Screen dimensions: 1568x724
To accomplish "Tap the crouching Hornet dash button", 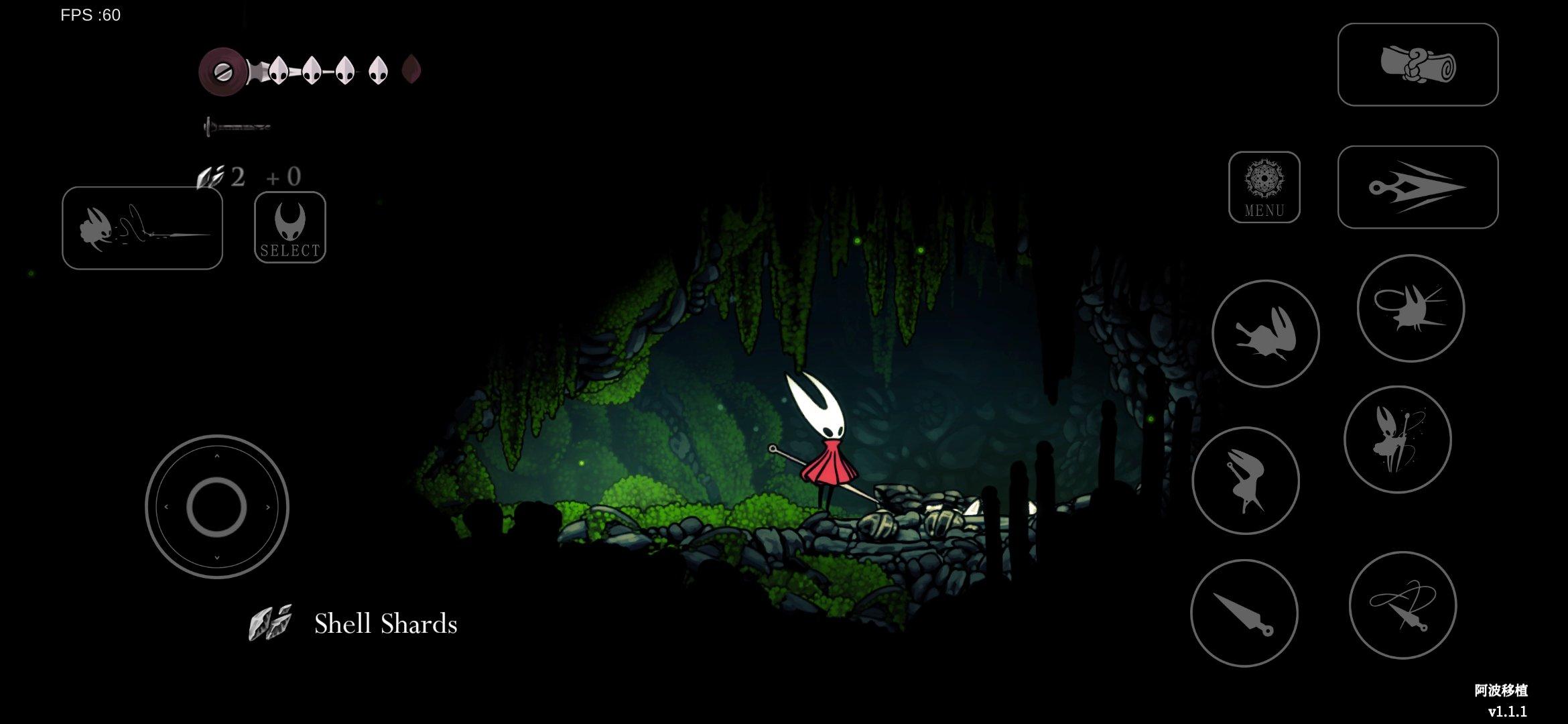I will [x=1265, y=334].
